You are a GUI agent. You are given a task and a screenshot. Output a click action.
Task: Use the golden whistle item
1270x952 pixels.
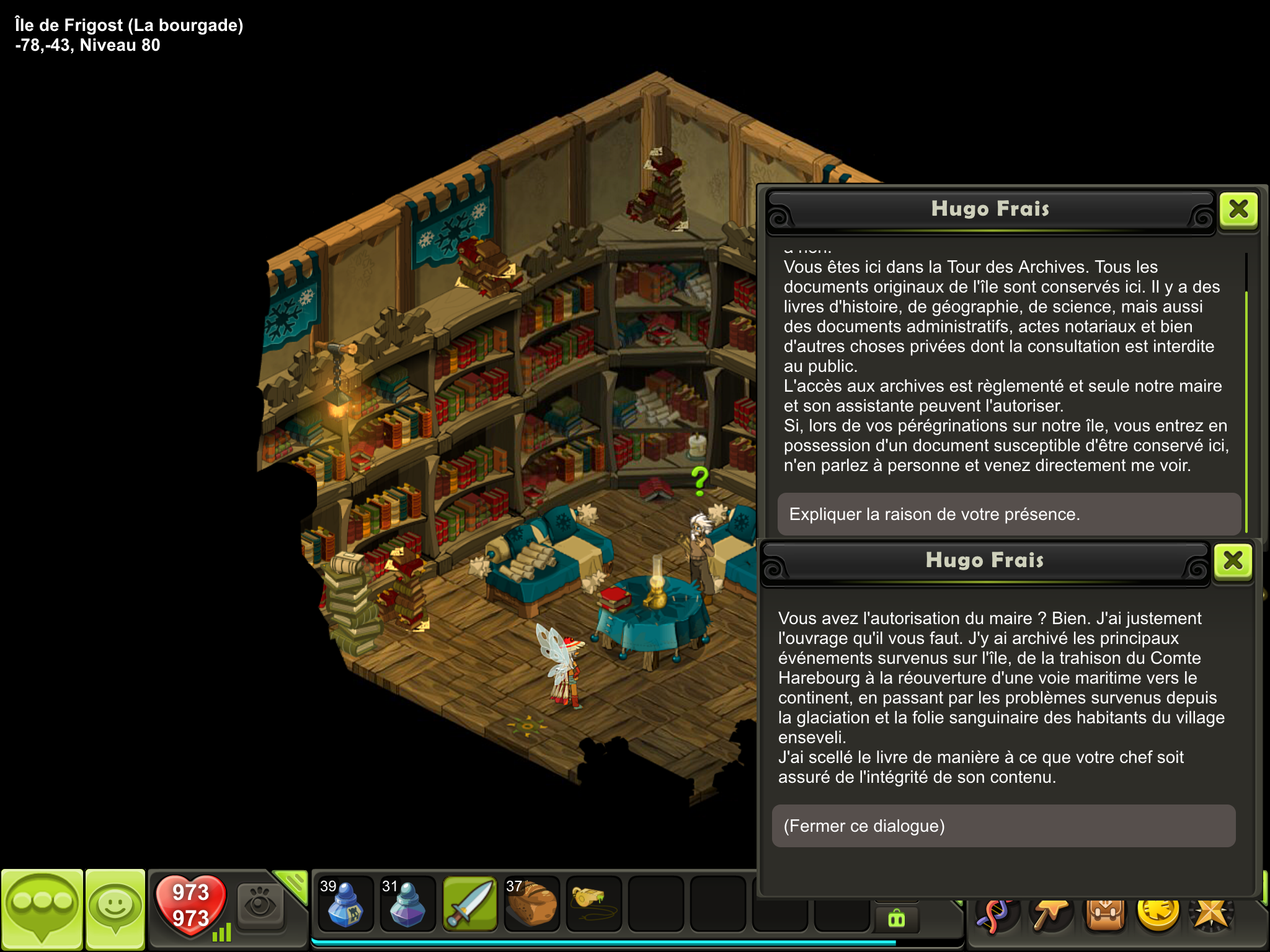pos(593,902)
